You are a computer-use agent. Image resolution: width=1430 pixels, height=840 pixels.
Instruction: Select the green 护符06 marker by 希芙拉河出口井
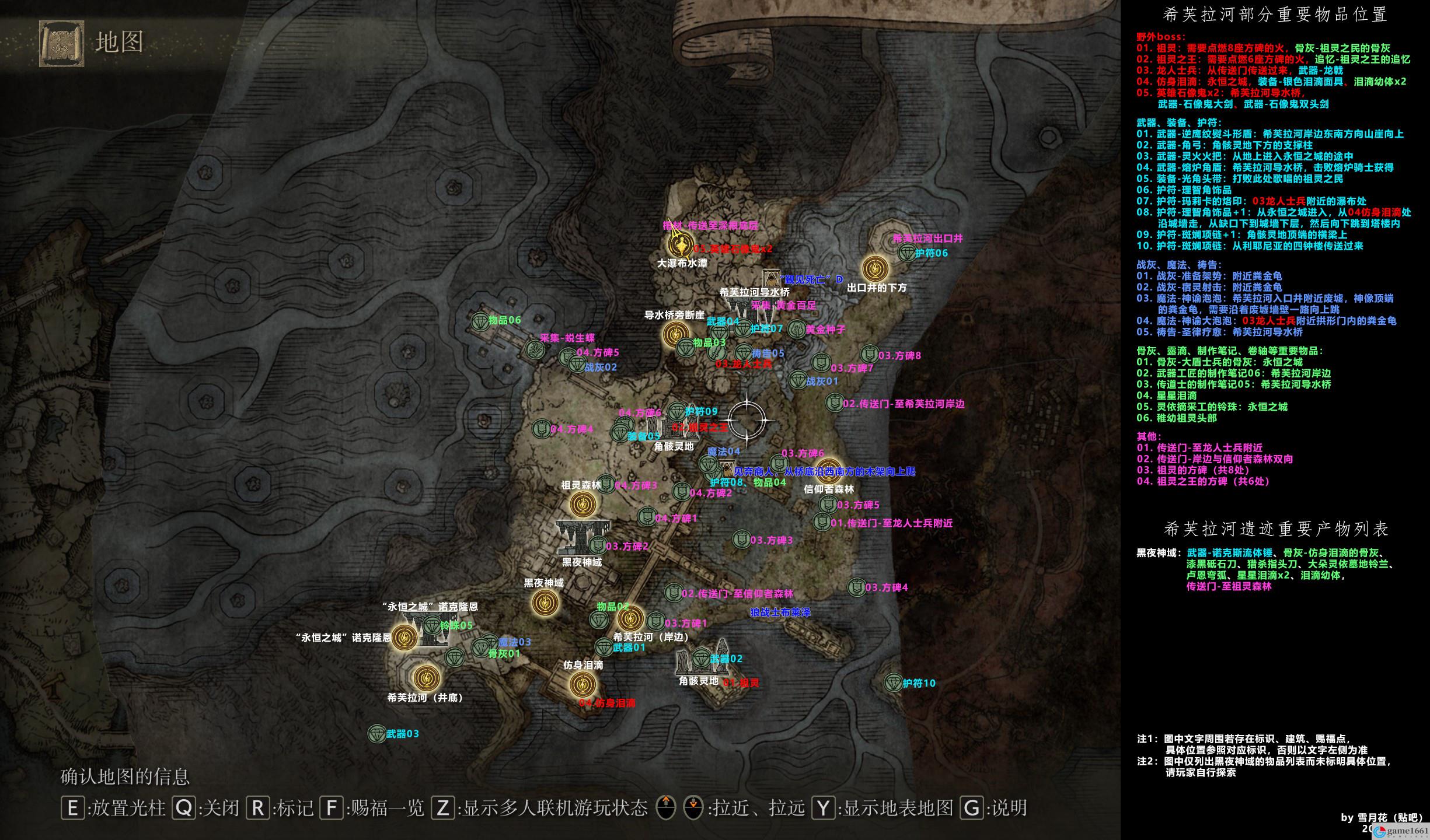pyautogui.click(x=906, y=253)
